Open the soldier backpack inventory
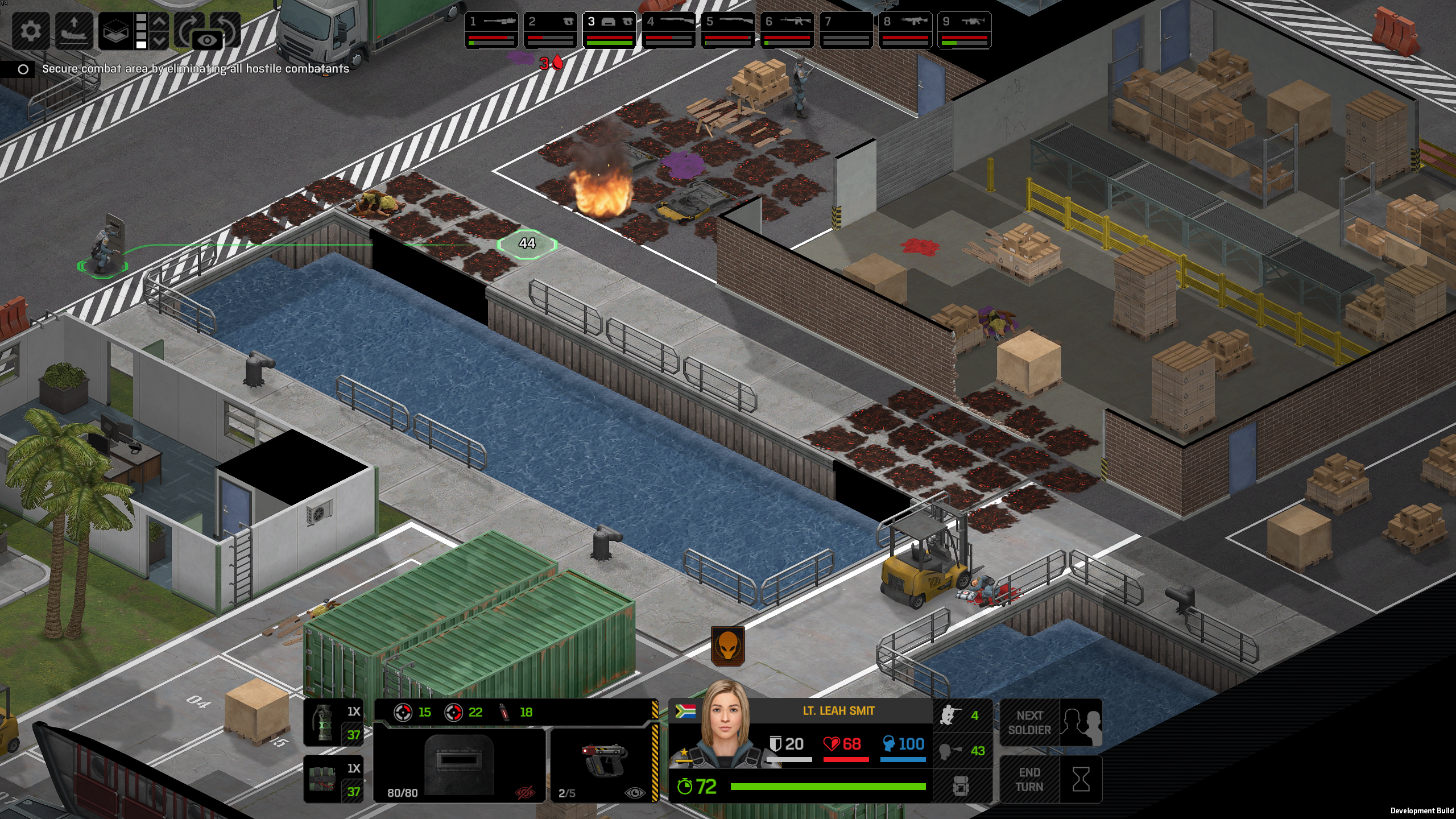The height and width of the screenshot is (819, 1456). (x=961, y=787)
